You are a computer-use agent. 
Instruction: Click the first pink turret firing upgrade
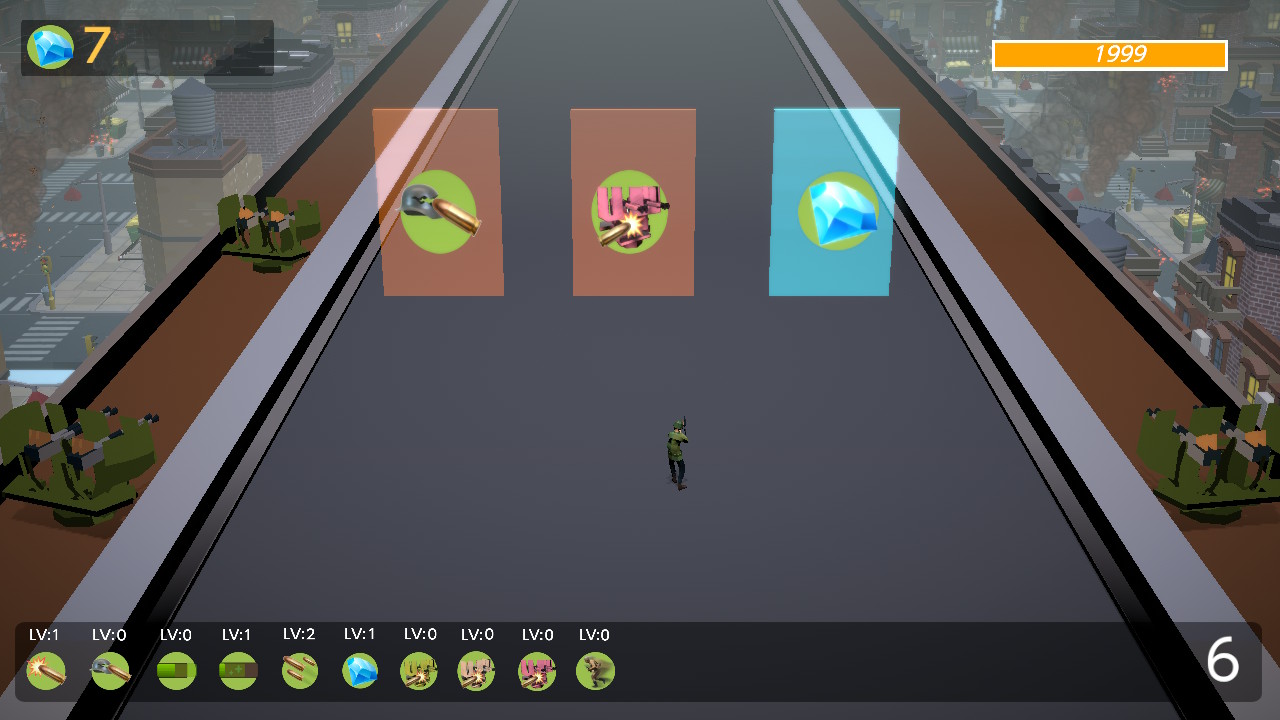pos(418,670)
